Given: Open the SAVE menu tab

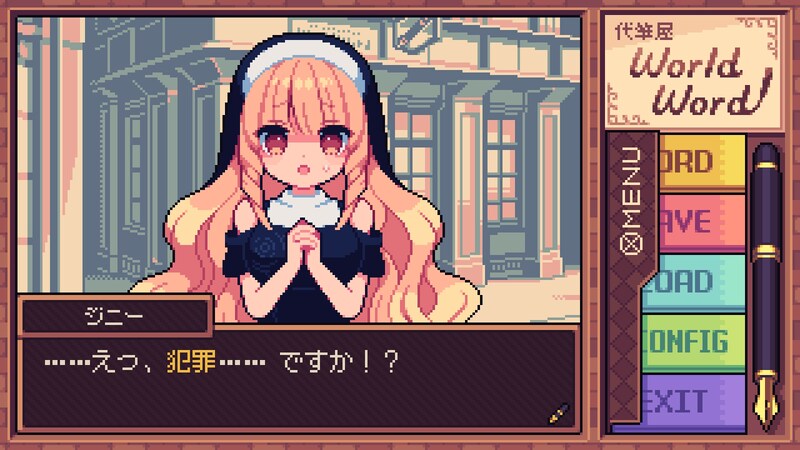Looking at the screenshot, I should [x=700, y=220].
